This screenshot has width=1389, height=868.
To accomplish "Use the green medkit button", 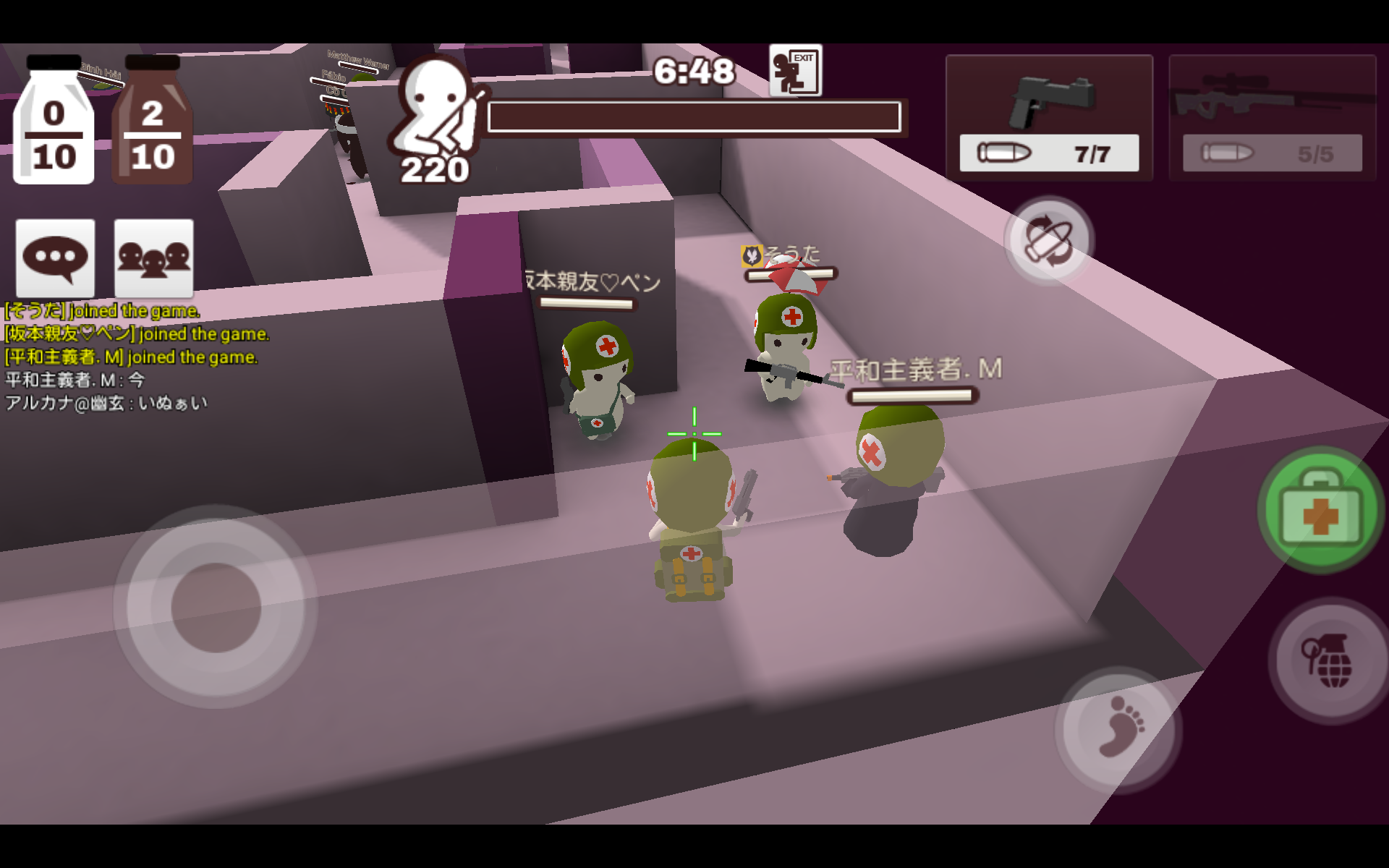I will (1320, 511).
